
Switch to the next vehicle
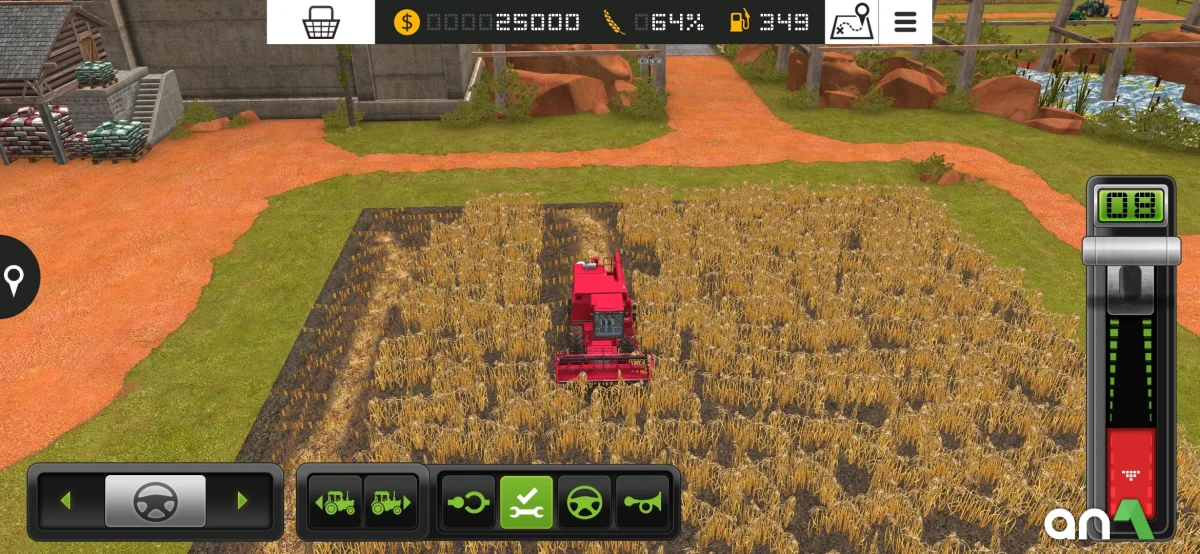(390, 502)
